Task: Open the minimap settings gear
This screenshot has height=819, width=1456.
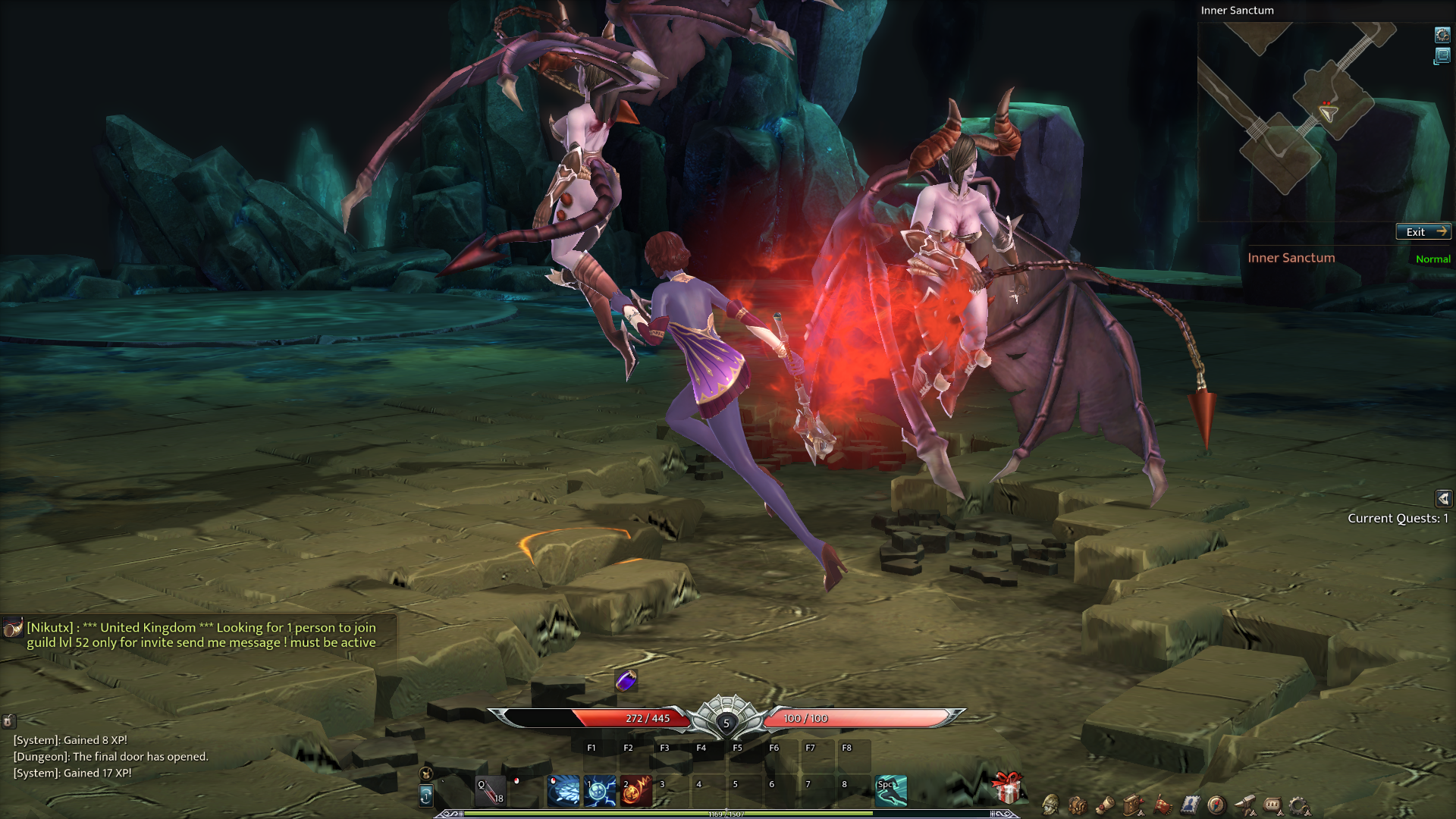Action: tap(1442, 34)
